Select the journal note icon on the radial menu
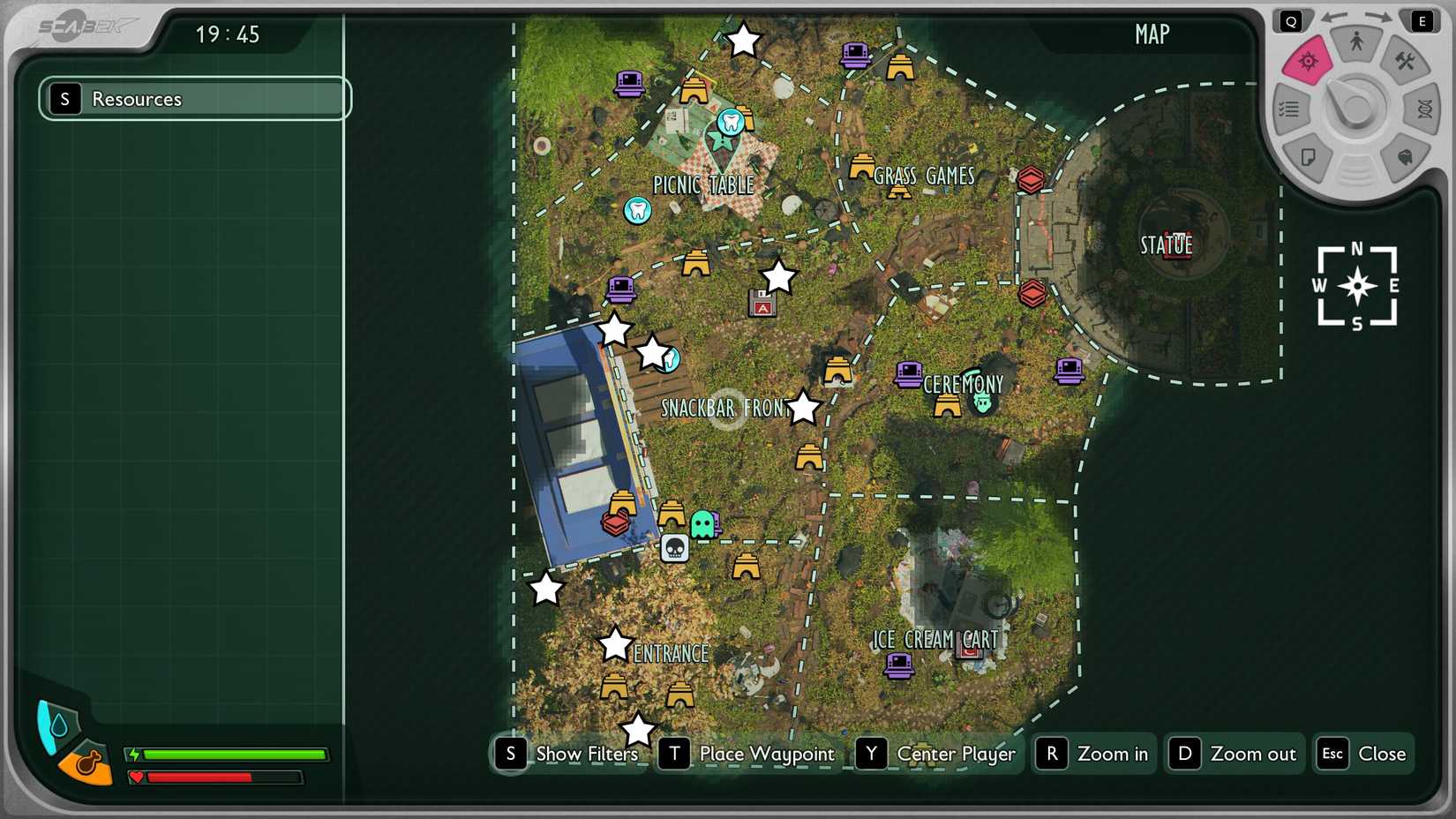The height and width of the screenshot is (819, 1456). 1310,156
